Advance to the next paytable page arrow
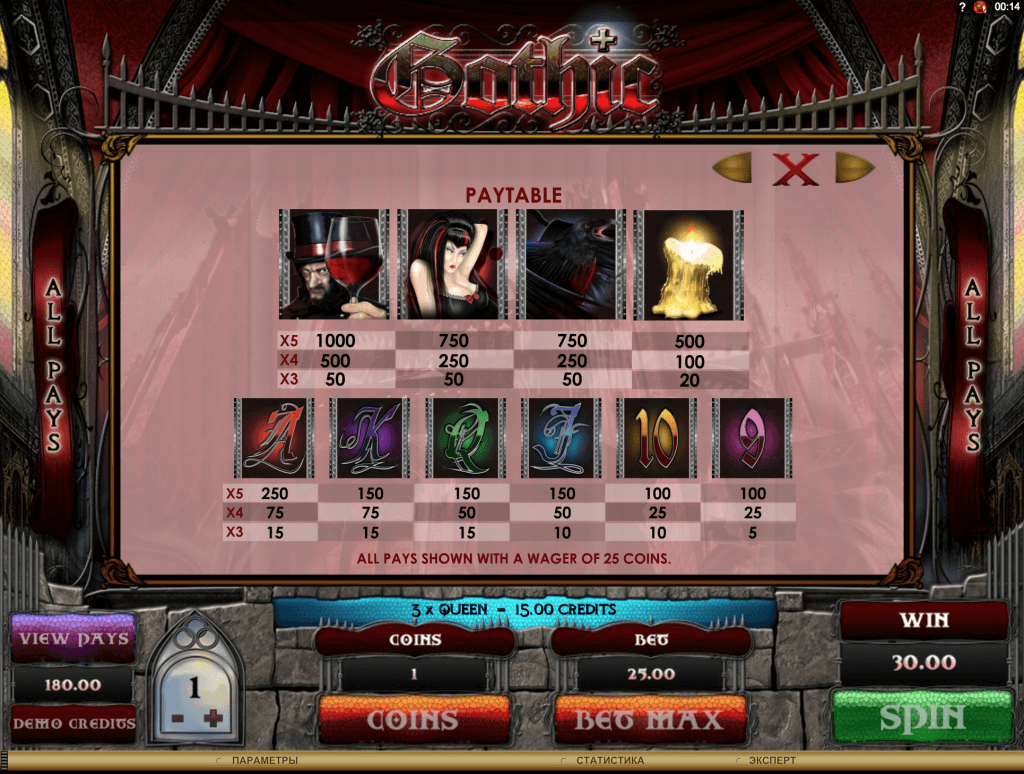 (x=855, y=167)
